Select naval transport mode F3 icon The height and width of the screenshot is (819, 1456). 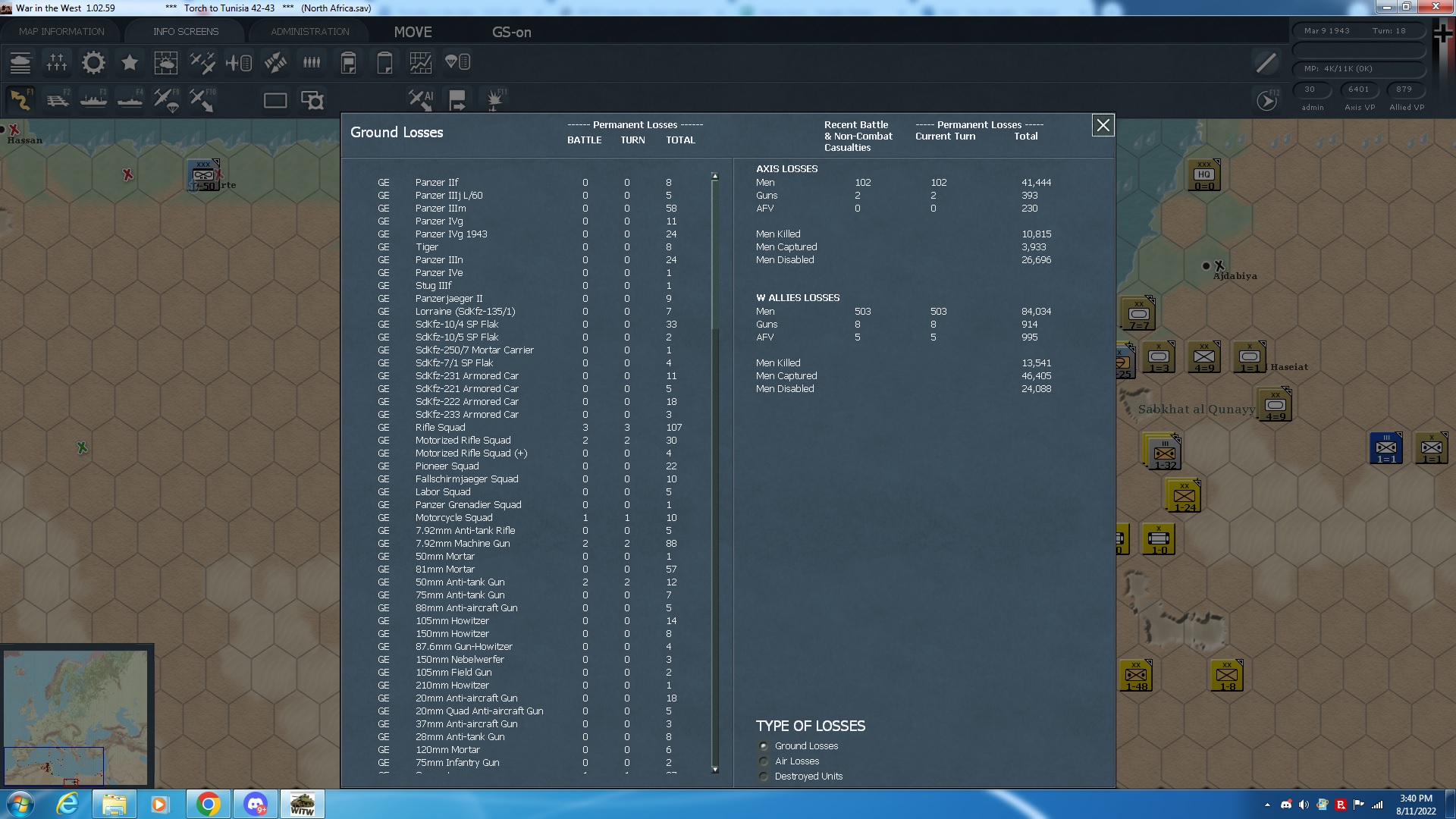coord(93,99)
